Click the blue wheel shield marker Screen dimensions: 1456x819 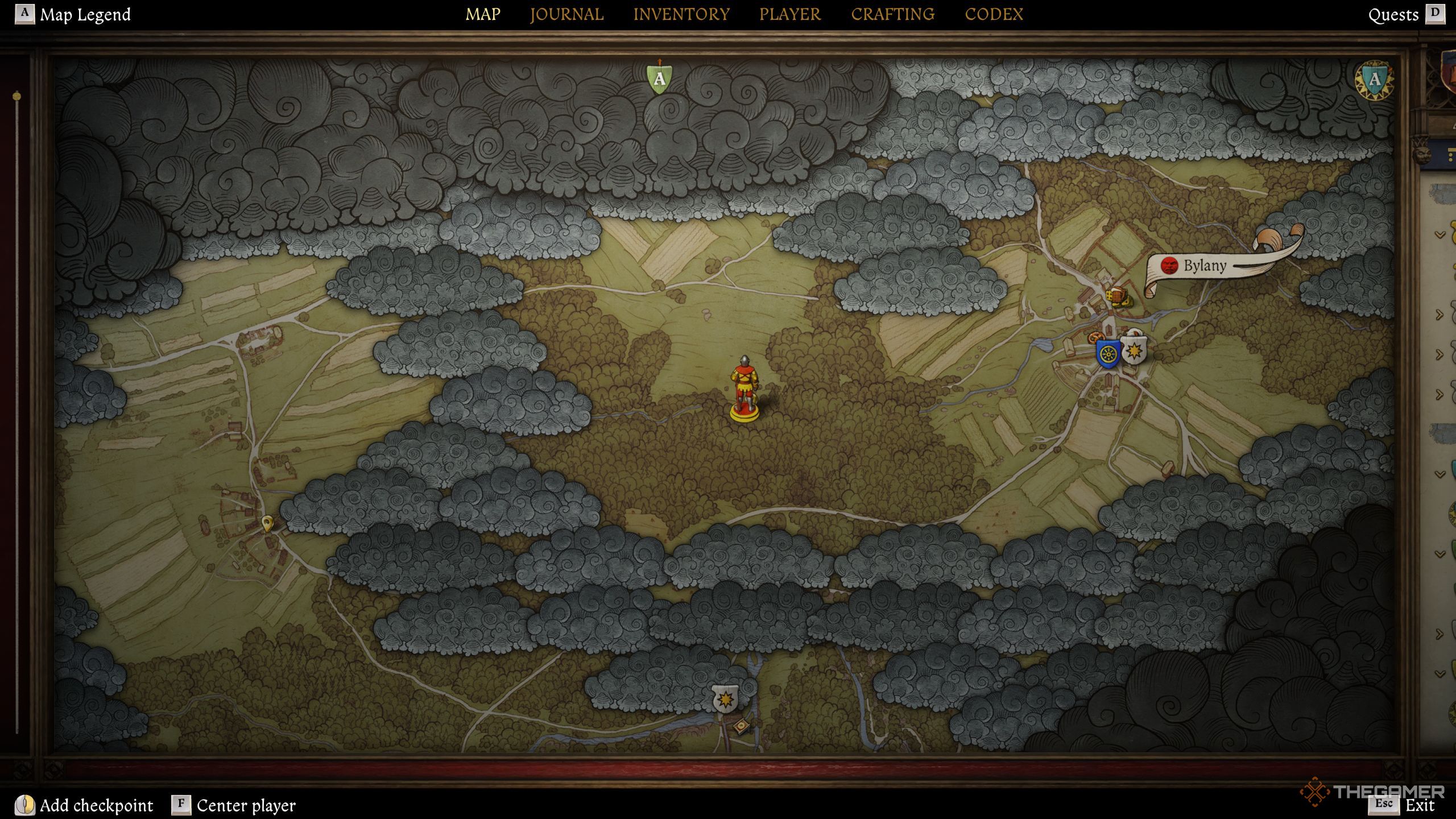point(1107,354)
